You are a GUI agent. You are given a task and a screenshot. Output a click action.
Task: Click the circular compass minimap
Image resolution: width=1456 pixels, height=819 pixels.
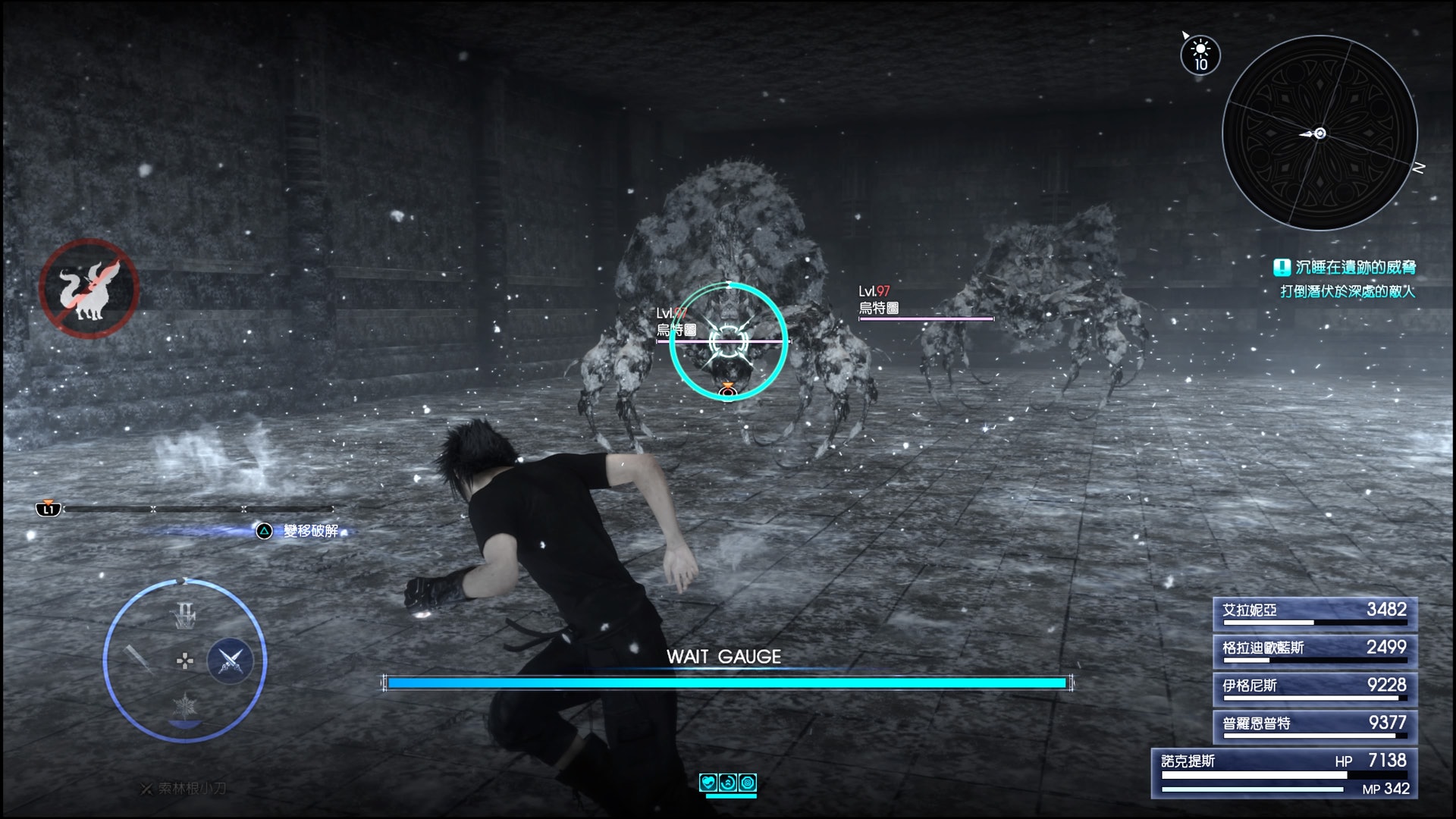coord(1319,133)
